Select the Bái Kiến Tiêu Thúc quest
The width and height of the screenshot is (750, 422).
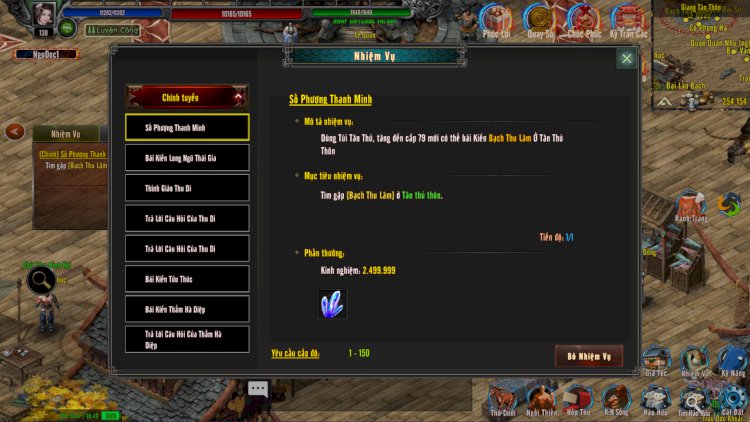pos(187,279)
